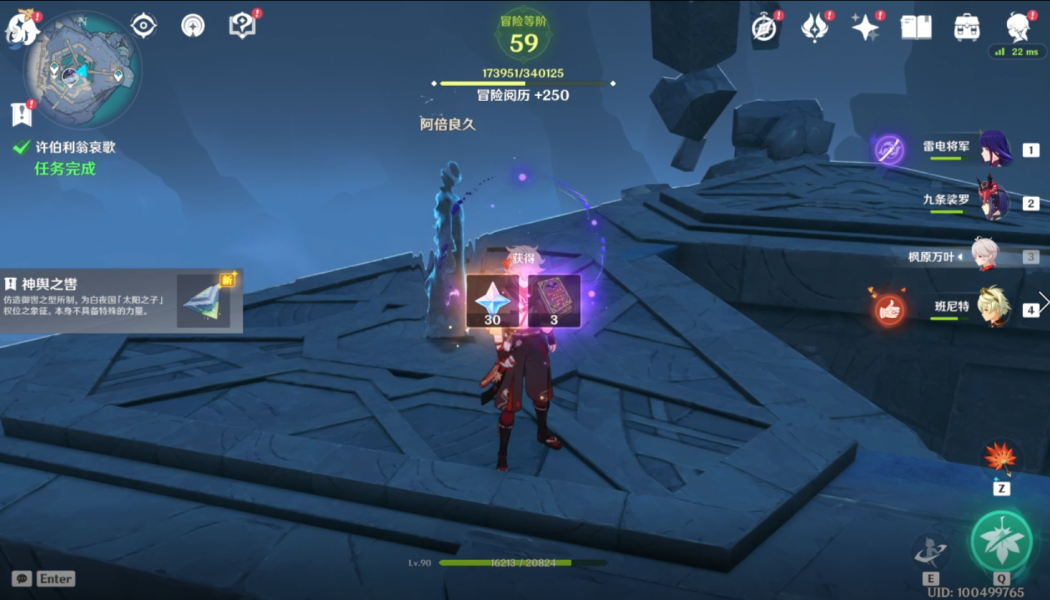Open the chat box speech bubble
This screenshot has height=600, width=1050.
(21, 578)
